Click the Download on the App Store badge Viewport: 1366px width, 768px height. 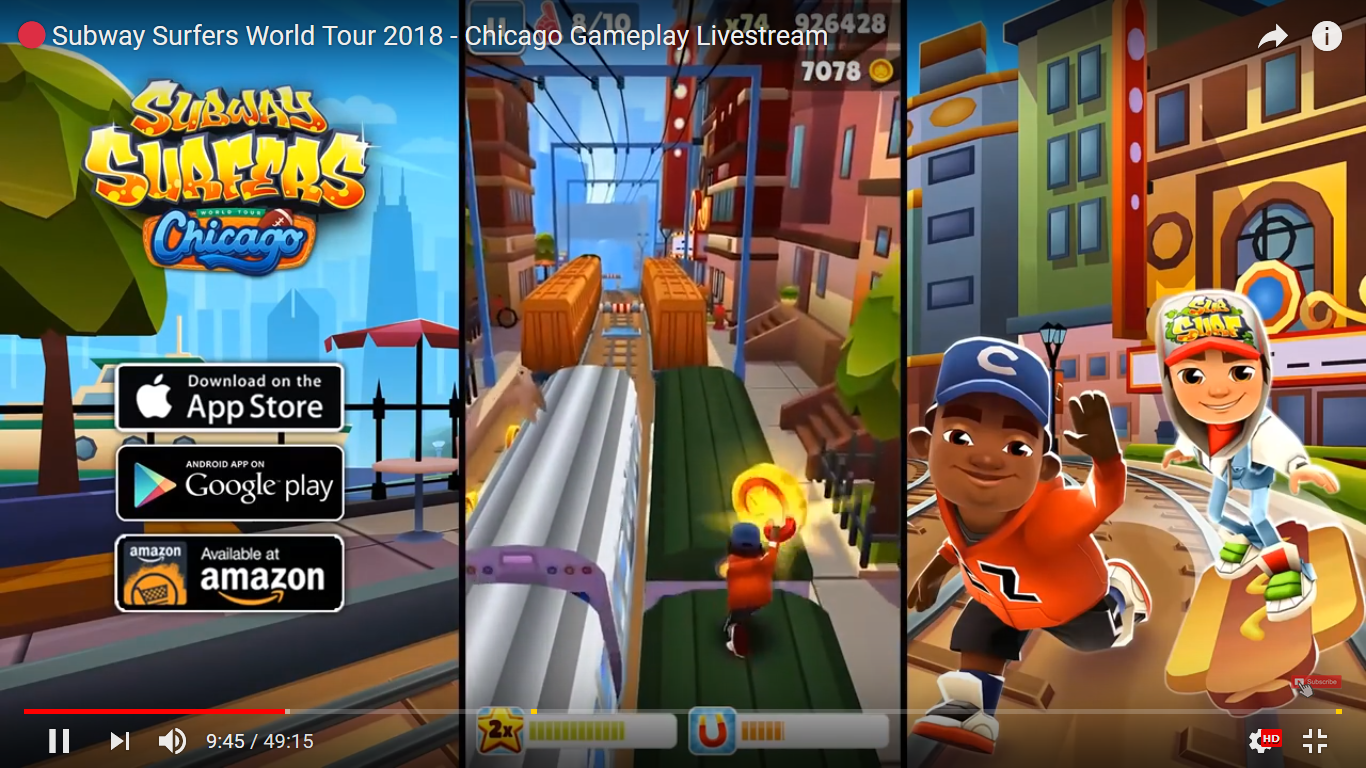(x=230, y=396)
